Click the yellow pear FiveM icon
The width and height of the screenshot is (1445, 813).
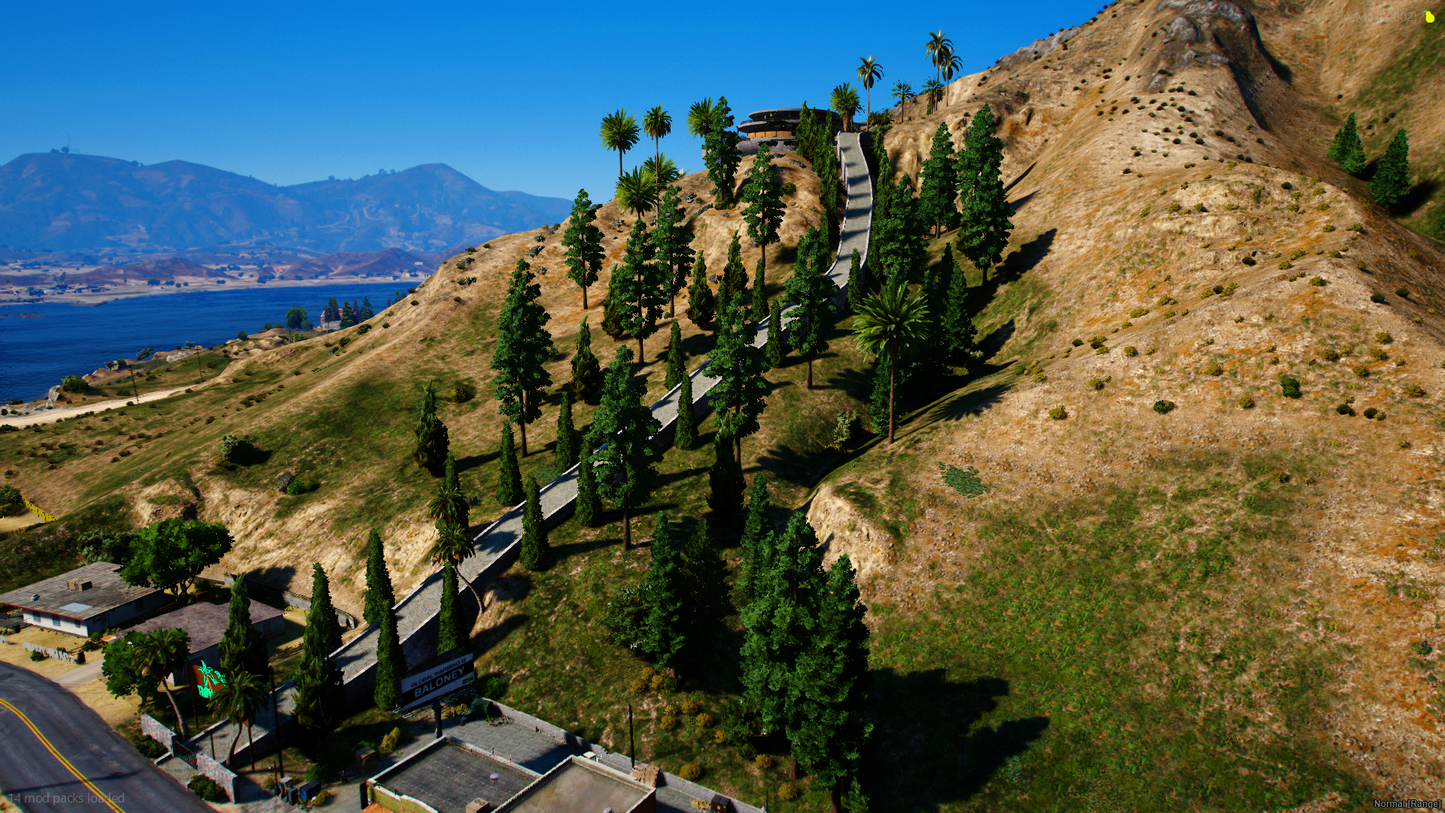[1429, 17]
